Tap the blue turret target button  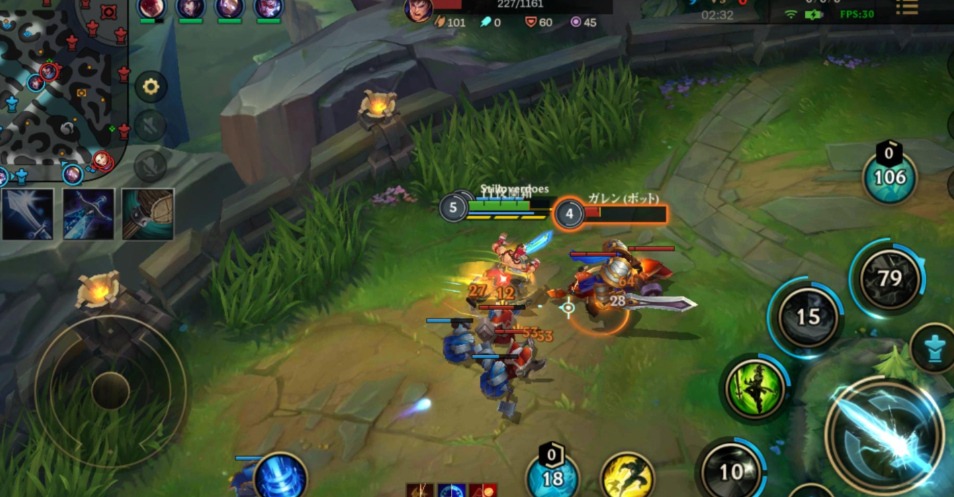pos(933,348)
